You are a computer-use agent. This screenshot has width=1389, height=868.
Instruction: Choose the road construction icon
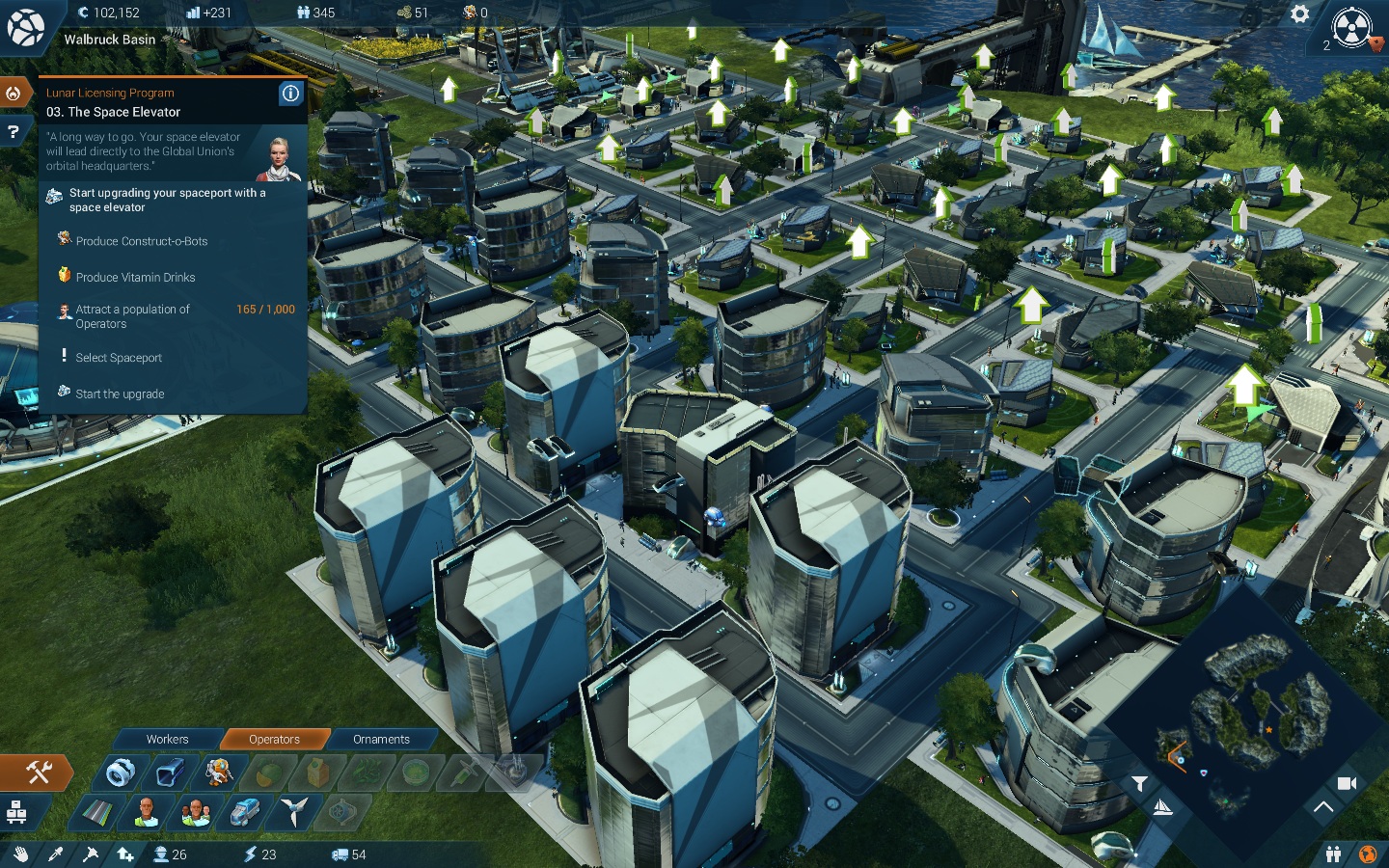[96, 813]
